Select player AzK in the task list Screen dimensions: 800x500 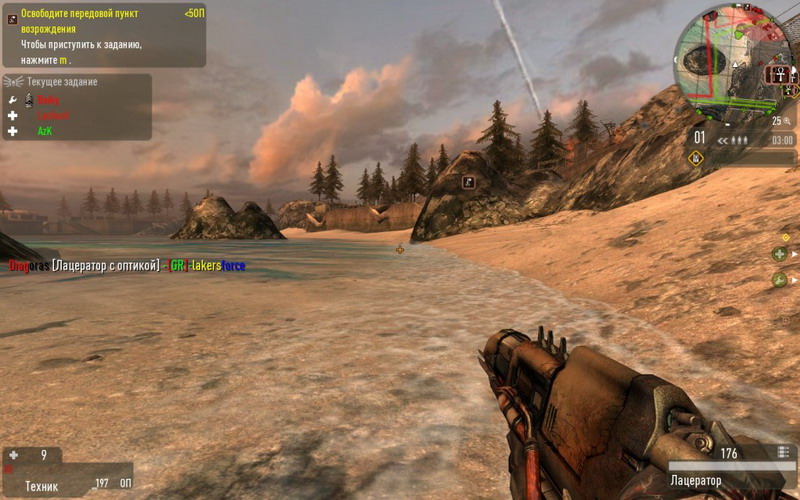pos(45,131)
